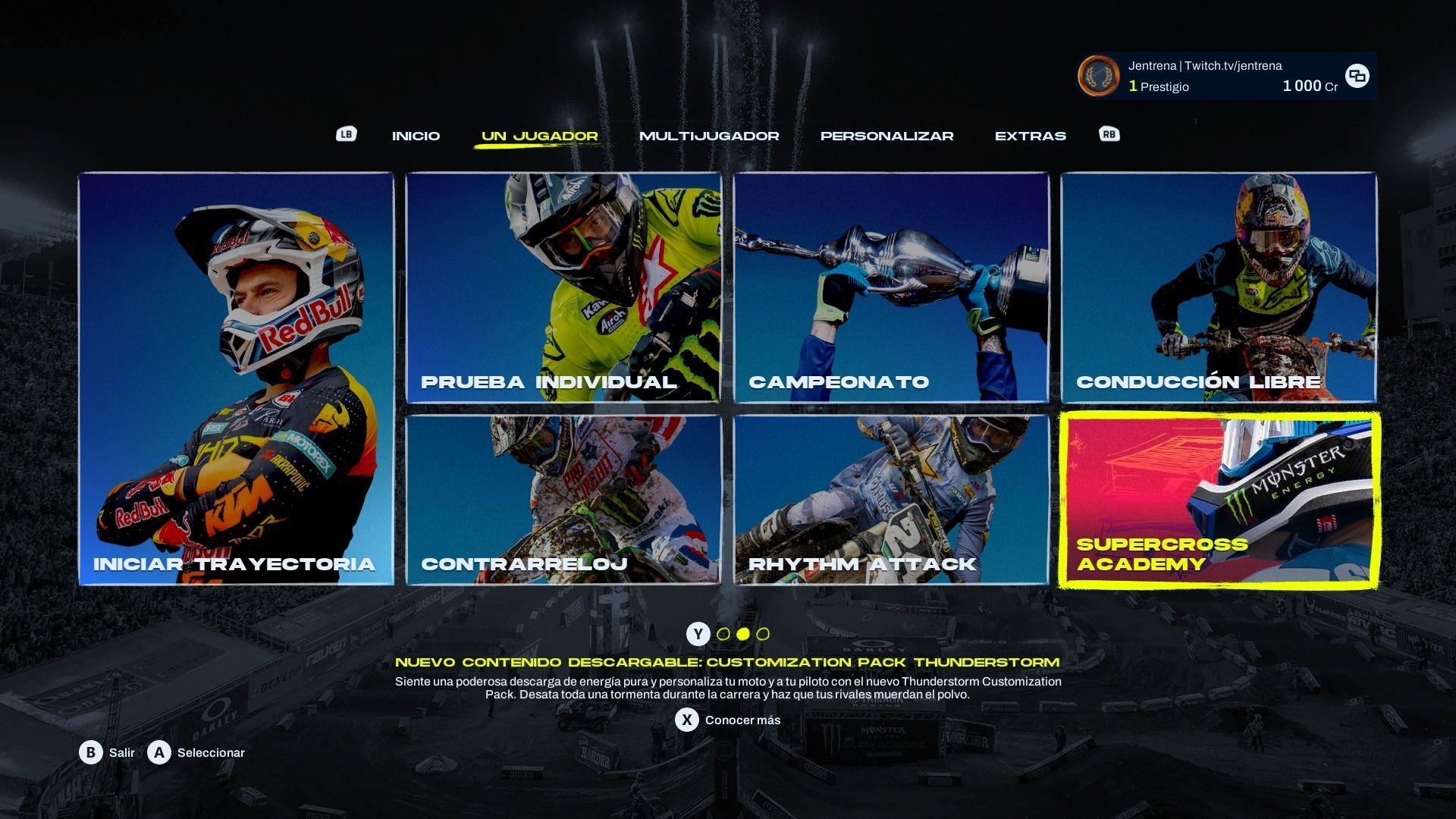Viewport: 1456px width, 819px height.
Task: Select the Conducción Libre tile
Action: click(x=1219, y=287)
